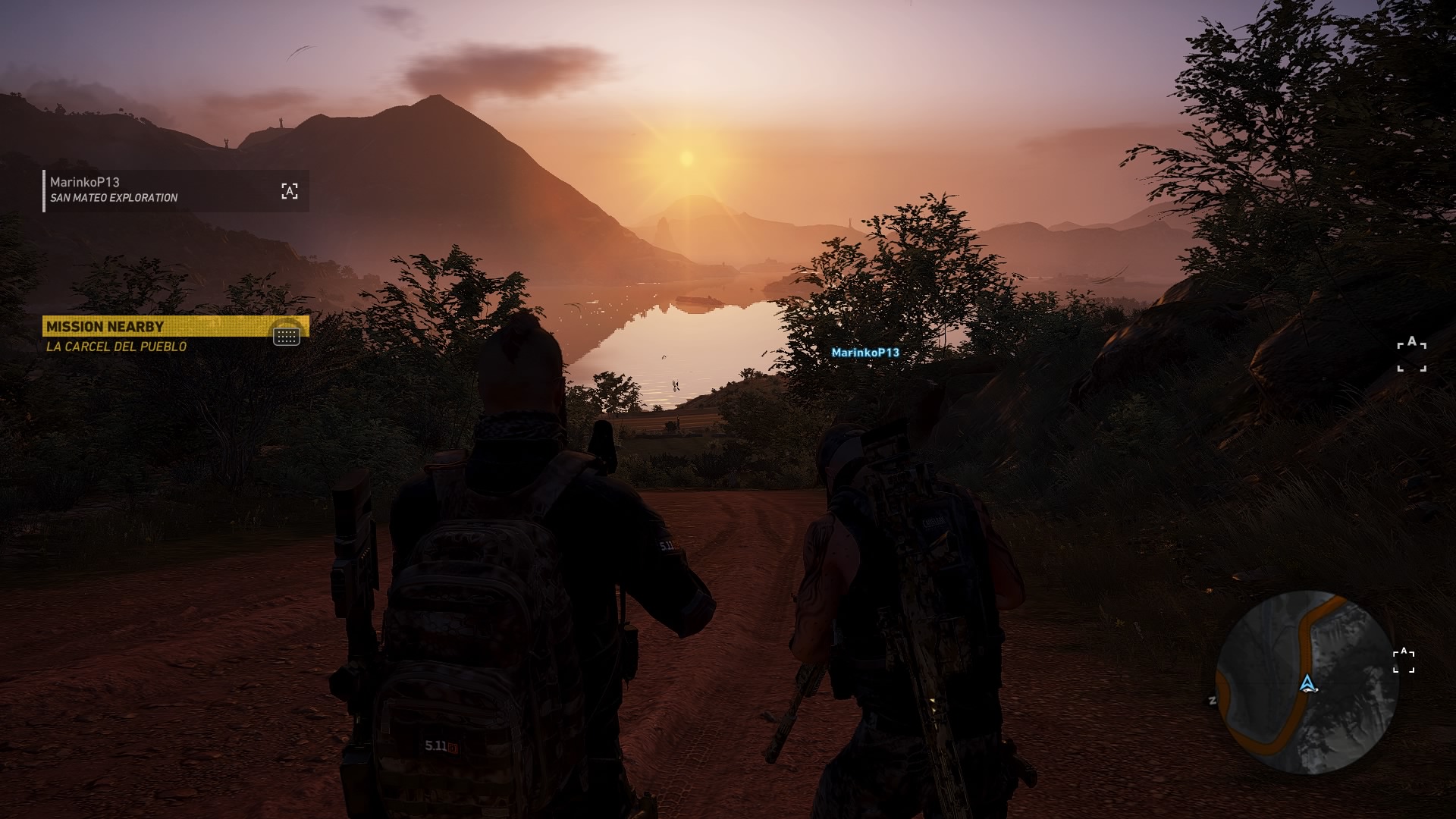Select the MarinkoP13 teammate name tag
1456x819 pixels.
click(x=864, y=353)
